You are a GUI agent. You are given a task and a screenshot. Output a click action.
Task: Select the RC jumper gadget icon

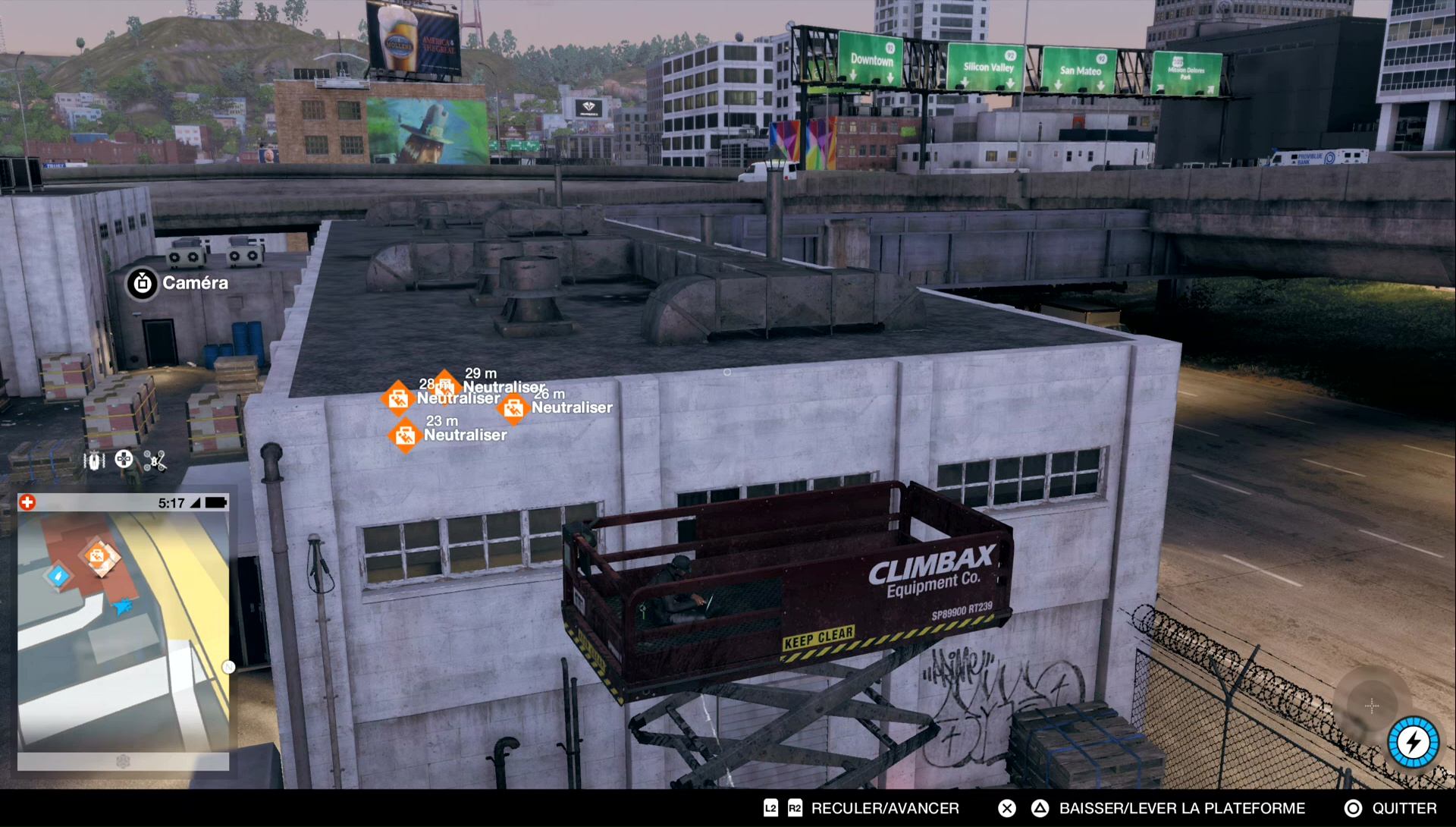(x=94, y=461)
